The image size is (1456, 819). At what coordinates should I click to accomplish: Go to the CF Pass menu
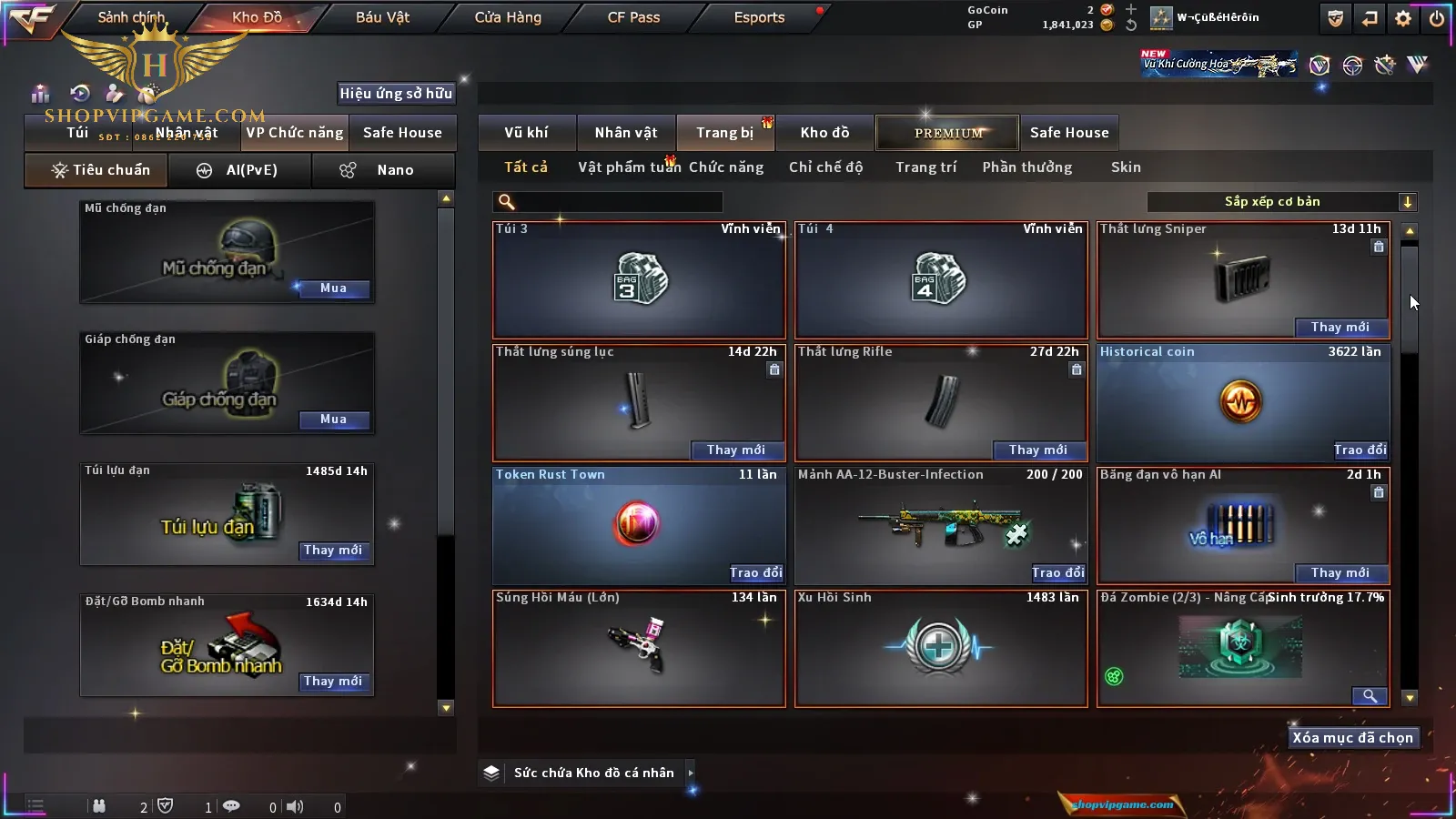[x=633, y=17]
